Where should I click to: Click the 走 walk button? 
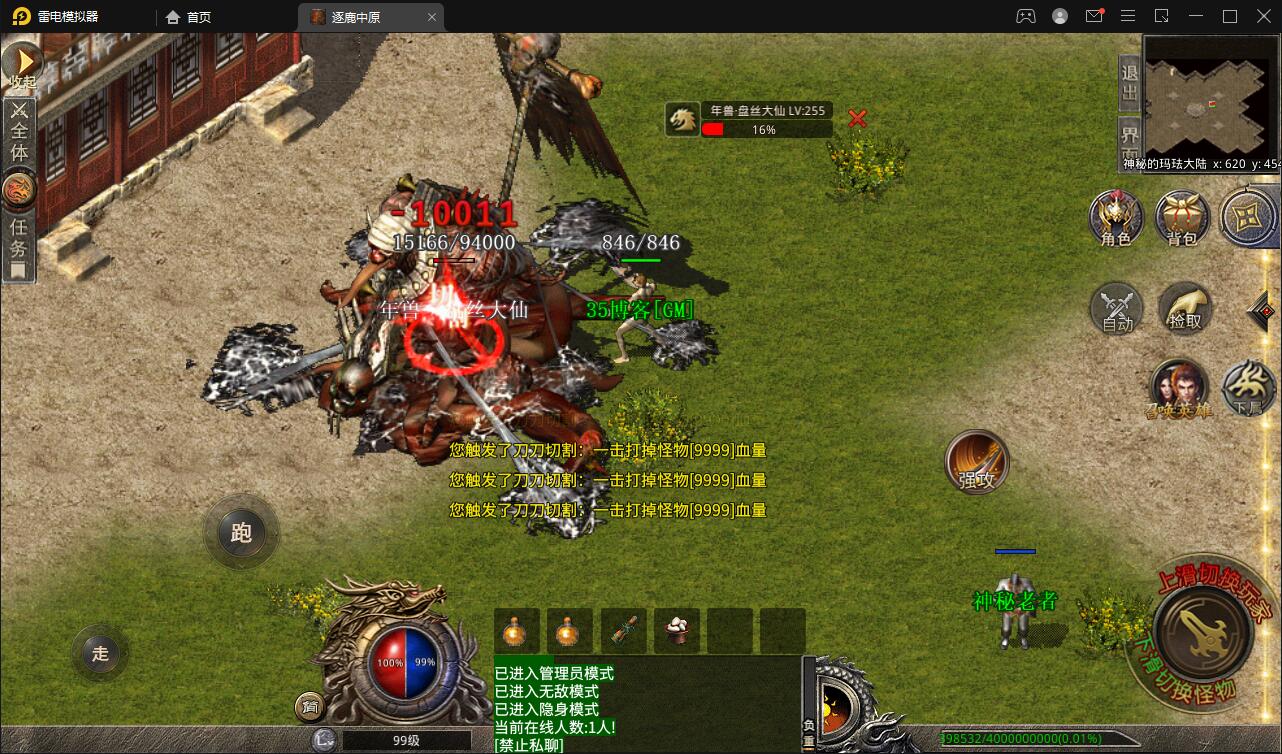pyautogui.click(x=100, y=654)
